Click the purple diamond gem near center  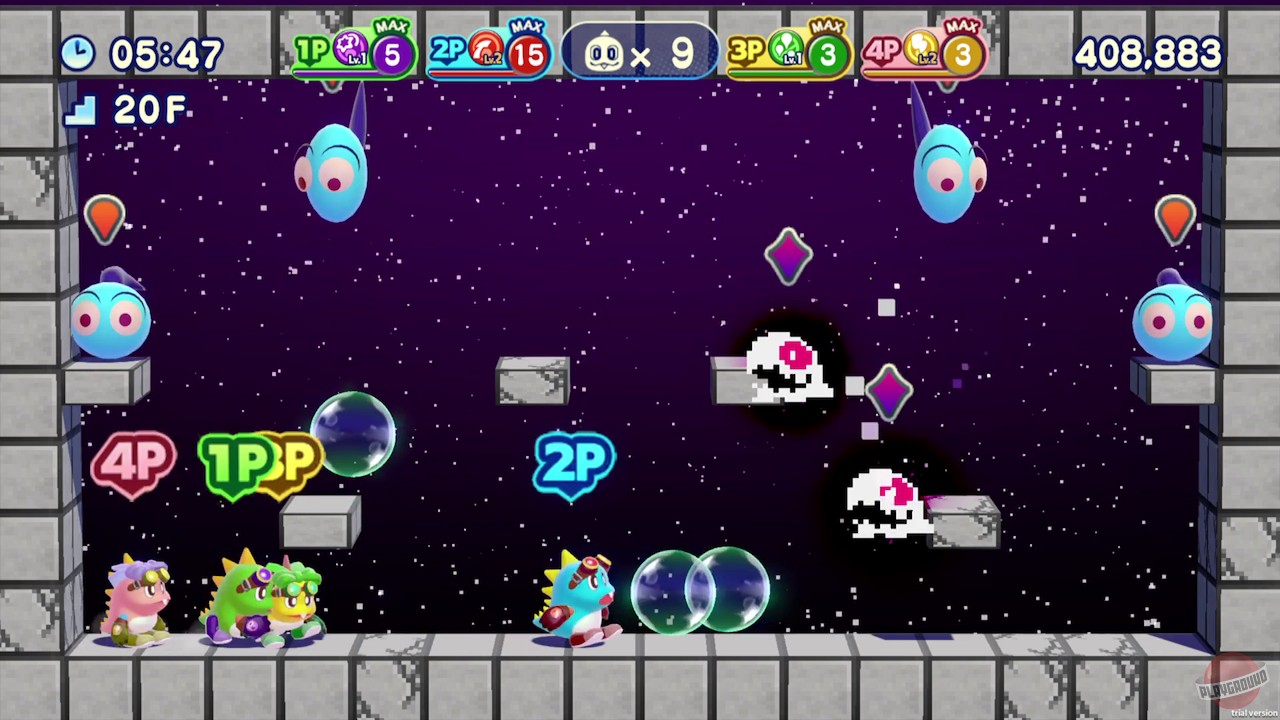point(788,257)
